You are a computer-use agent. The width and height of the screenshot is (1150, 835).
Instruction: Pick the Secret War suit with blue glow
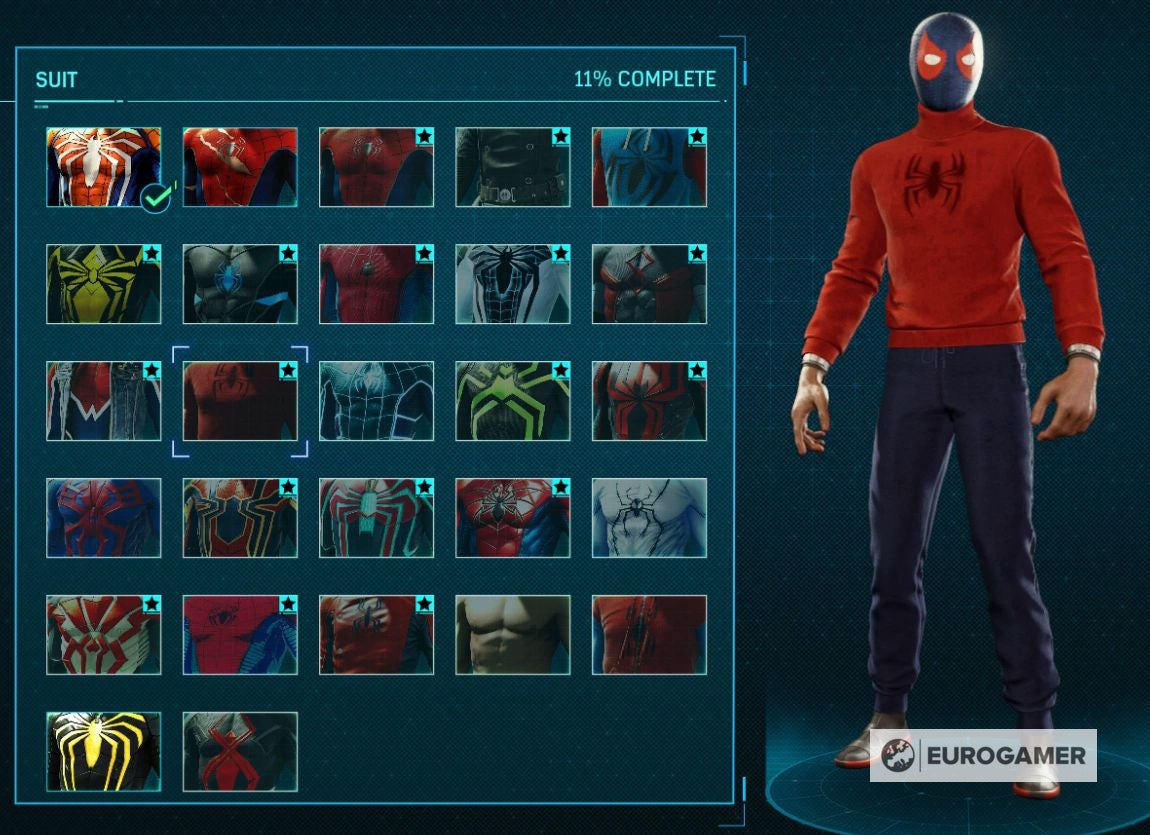[240, 284]
